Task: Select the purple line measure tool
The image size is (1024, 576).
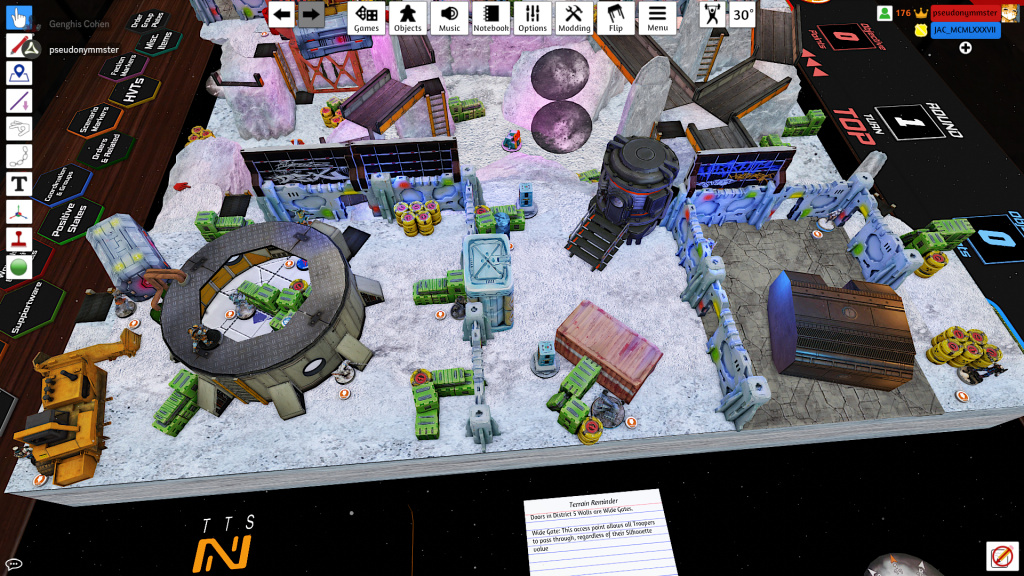Action: coord(19,101)
